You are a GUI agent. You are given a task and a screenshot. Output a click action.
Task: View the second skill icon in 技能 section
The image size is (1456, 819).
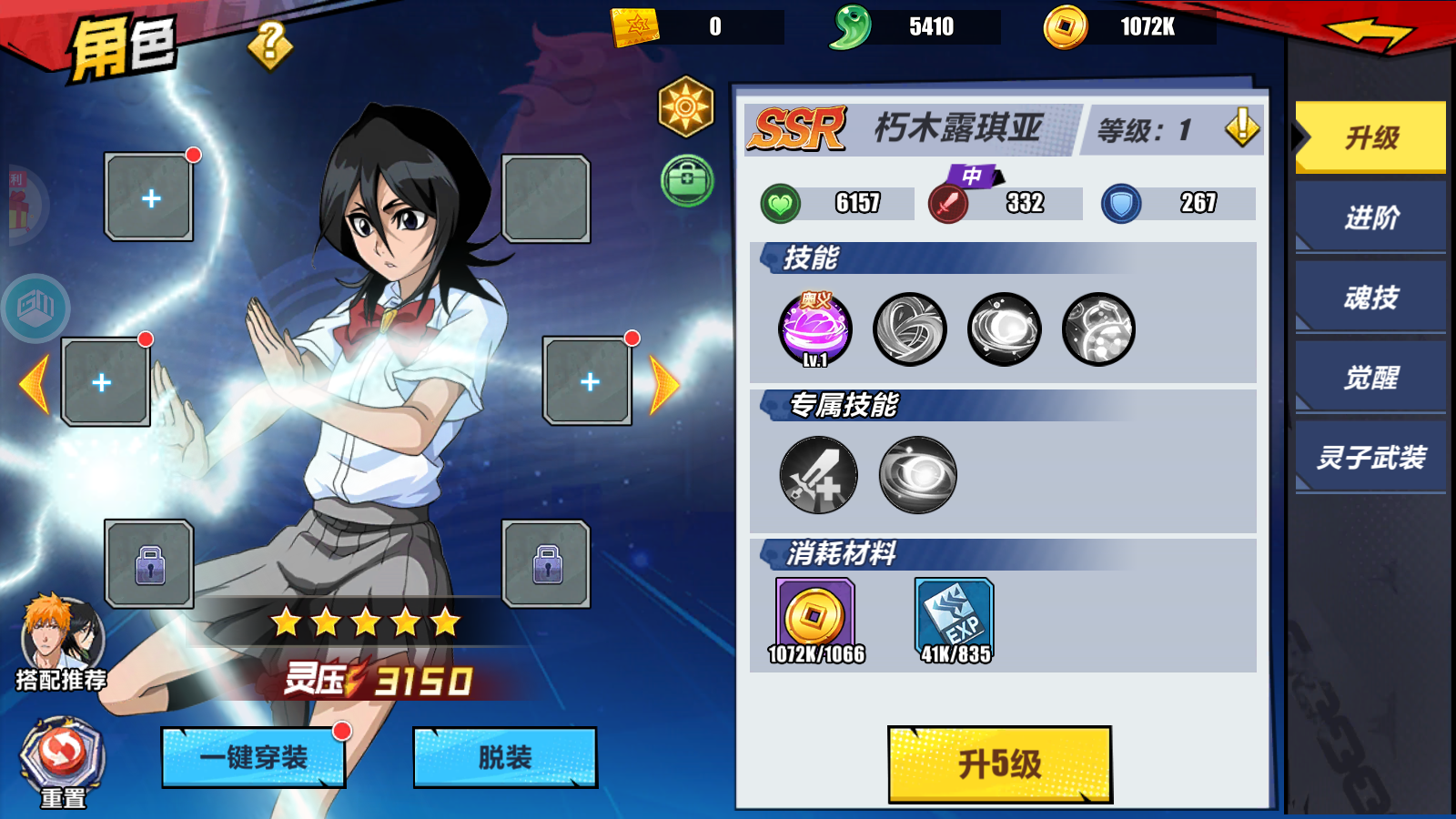pyautogui.click(x=910, y=330)
